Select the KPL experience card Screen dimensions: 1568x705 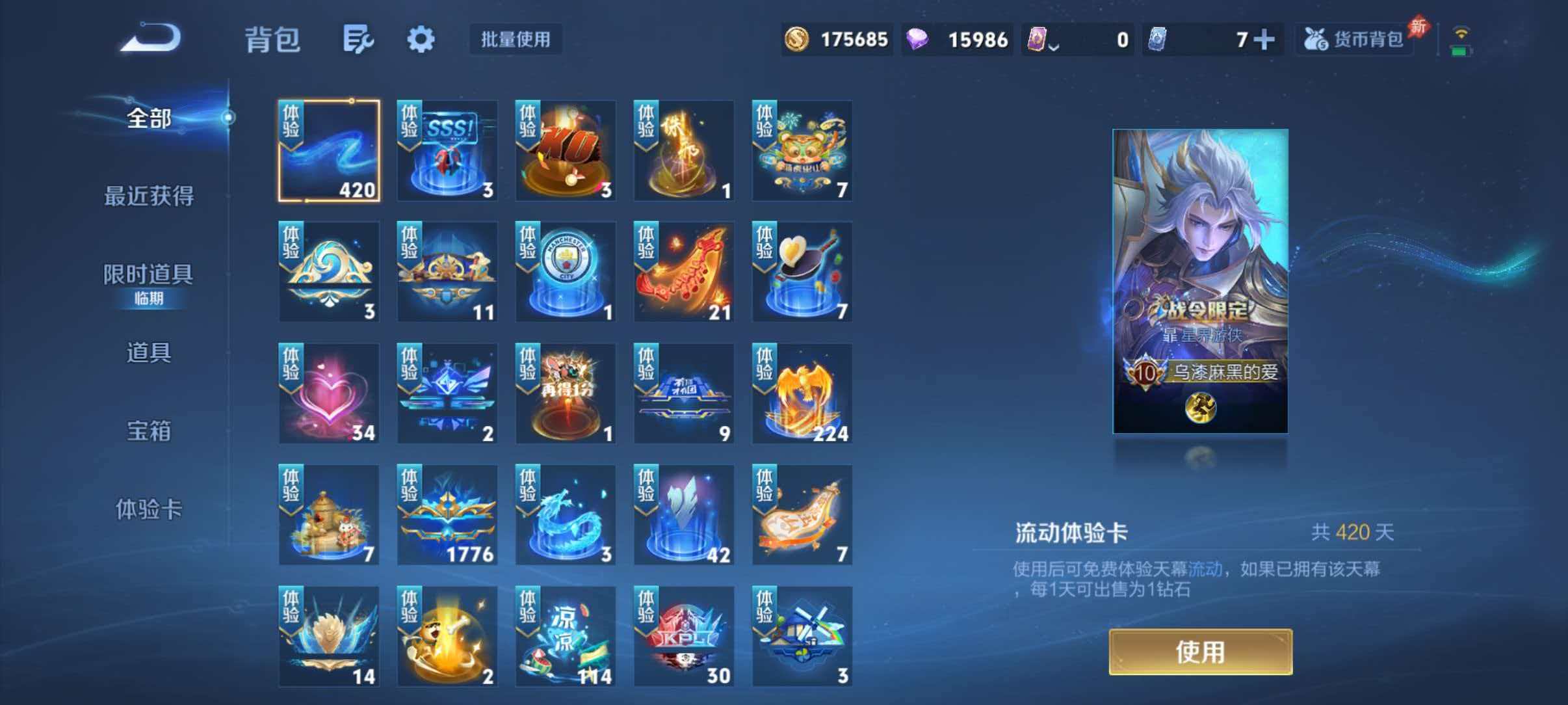click(684, 634)
